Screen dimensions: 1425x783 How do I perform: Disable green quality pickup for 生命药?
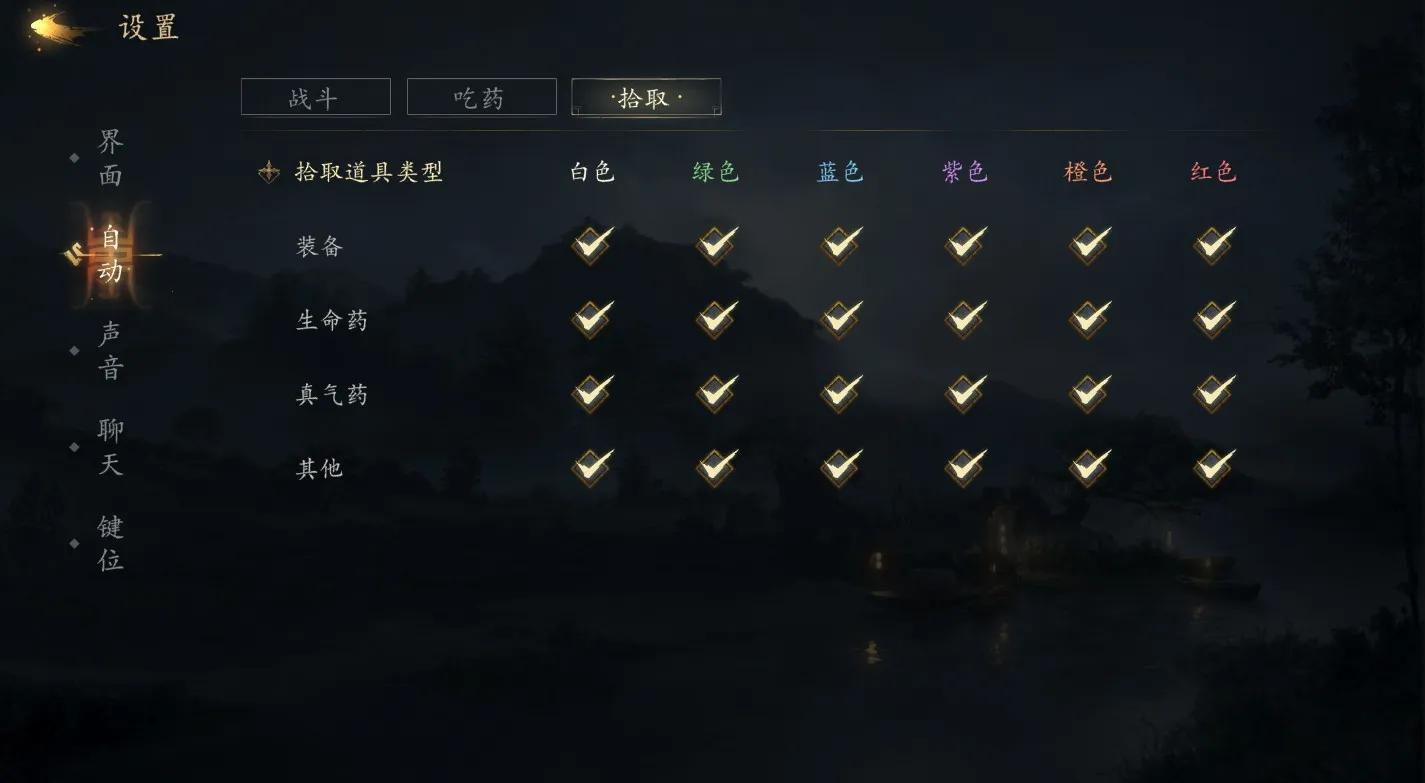click(714, 319)
